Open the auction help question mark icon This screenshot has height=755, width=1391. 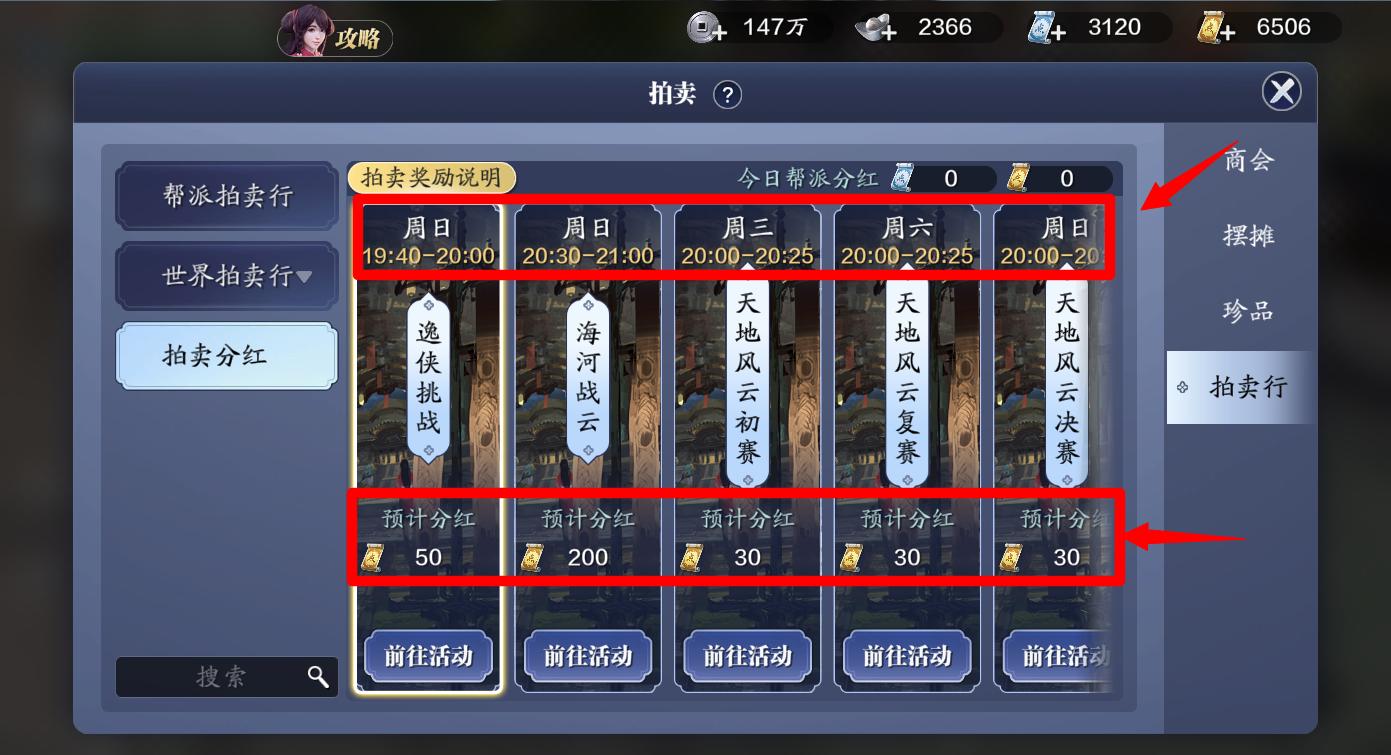[x=729, y=95]
